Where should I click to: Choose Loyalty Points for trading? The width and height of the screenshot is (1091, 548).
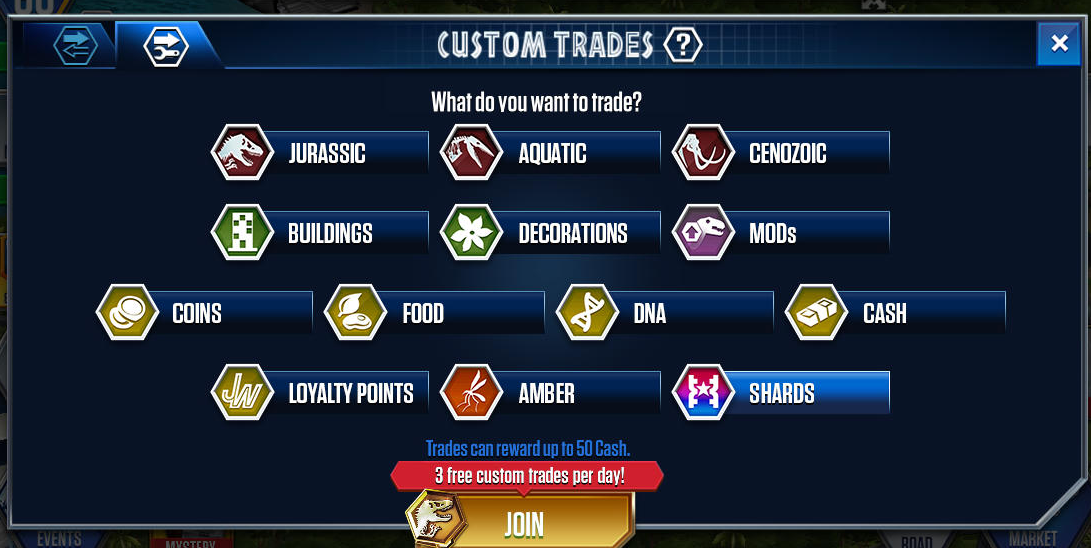point(320,393)
